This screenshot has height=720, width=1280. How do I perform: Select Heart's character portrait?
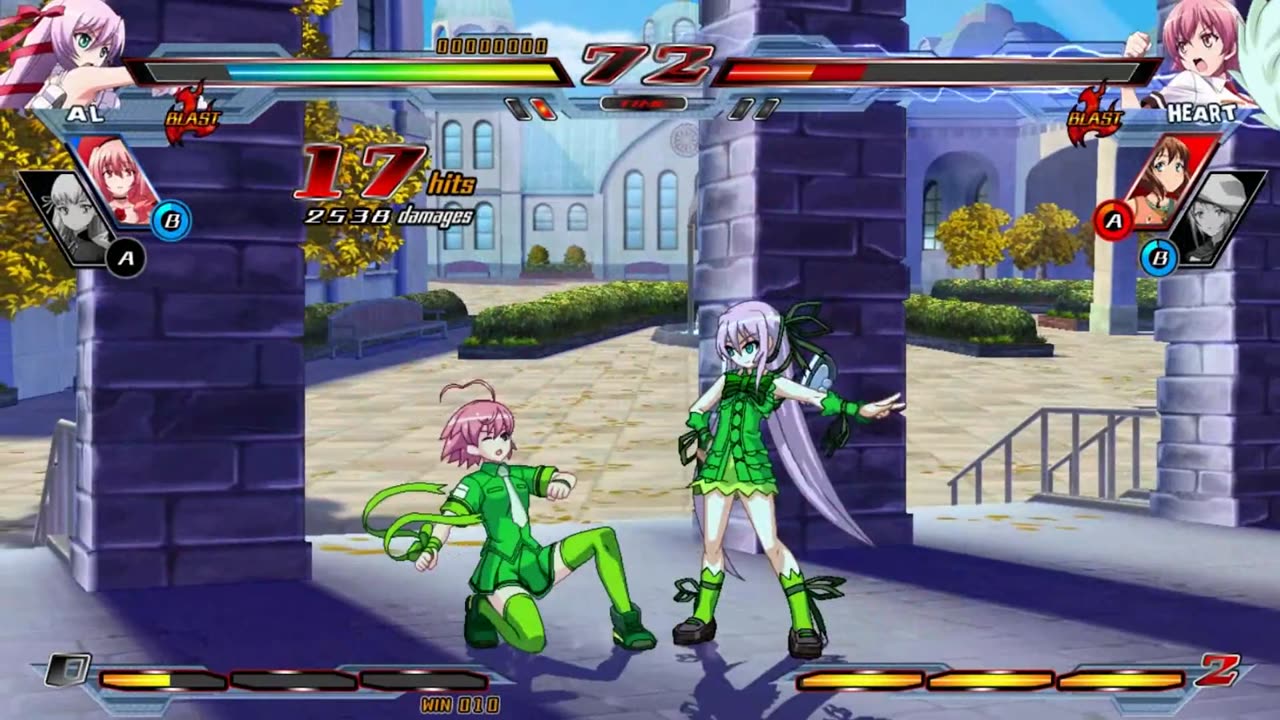click(x=1193, y=50)
